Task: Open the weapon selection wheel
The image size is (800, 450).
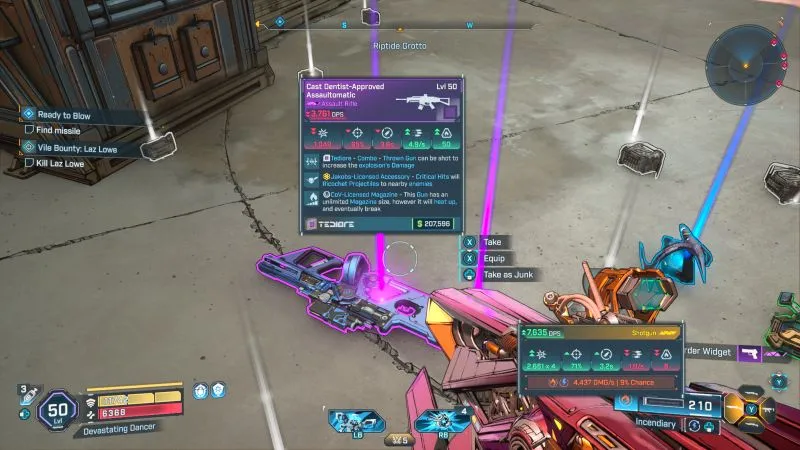Action: (753, 406)
